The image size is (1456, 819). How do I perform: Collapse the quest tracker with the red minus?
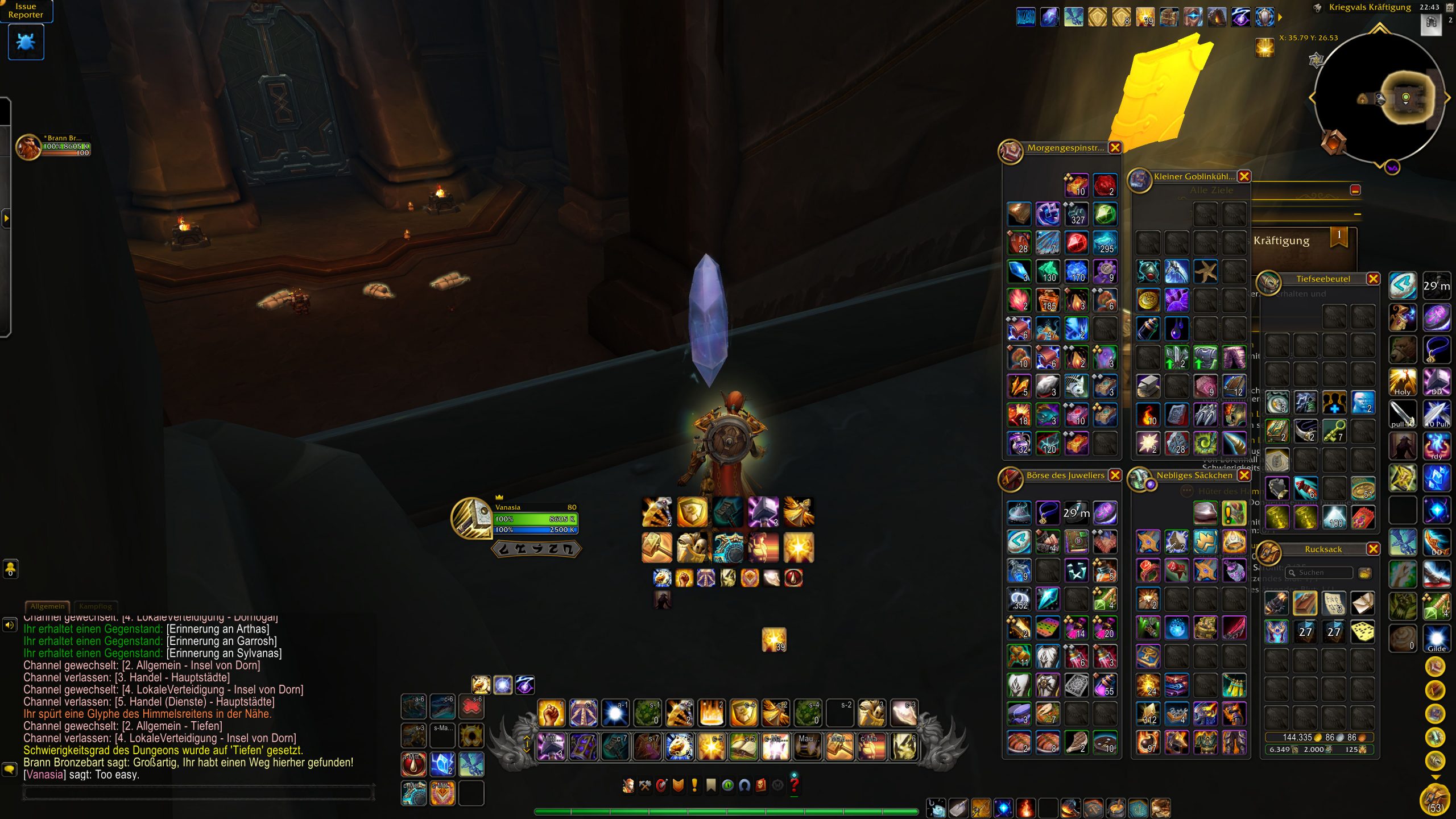(1355, 191)
